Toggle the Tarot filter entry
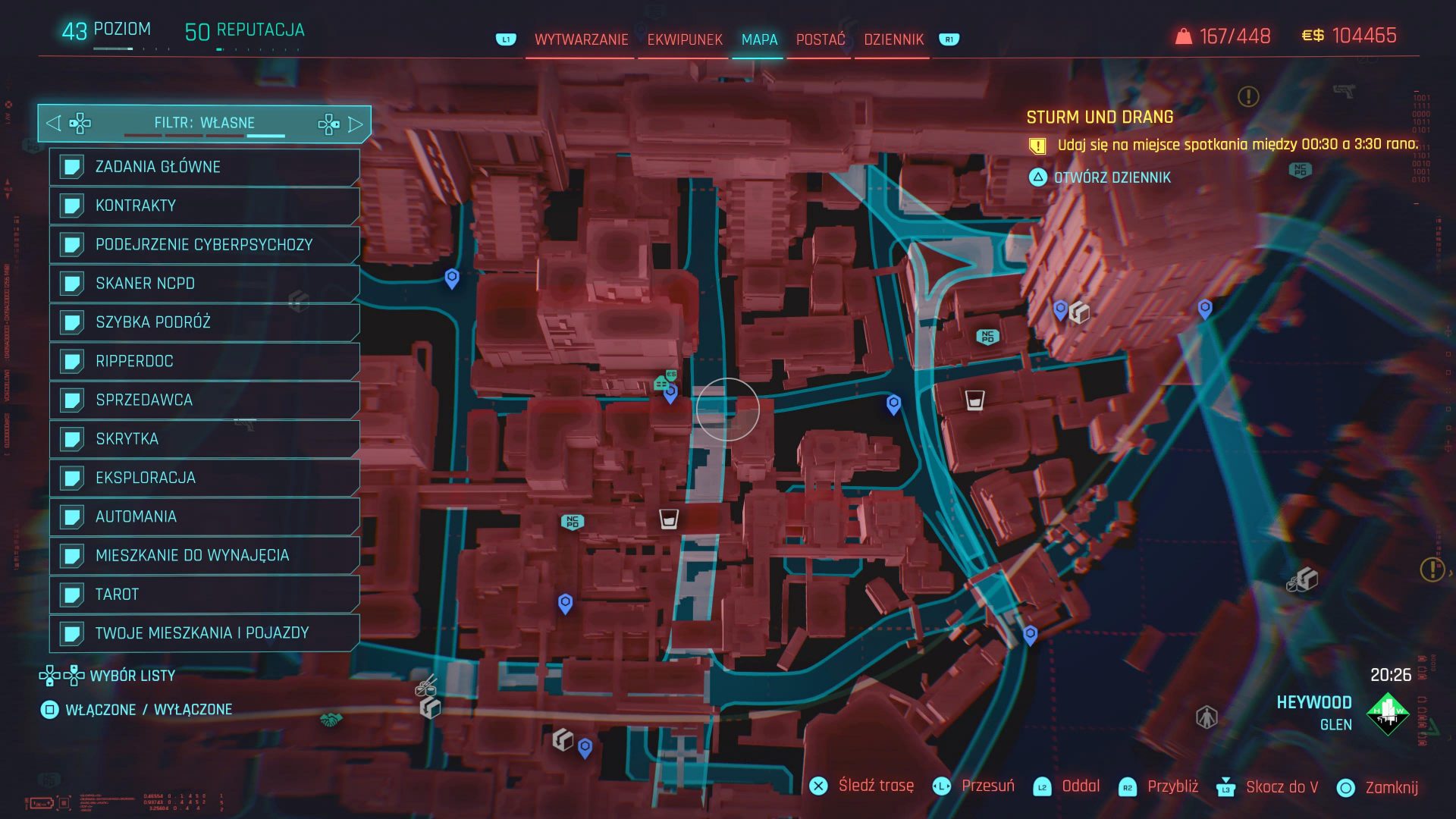Viewport: 1456px width, 819px height. 204,595
